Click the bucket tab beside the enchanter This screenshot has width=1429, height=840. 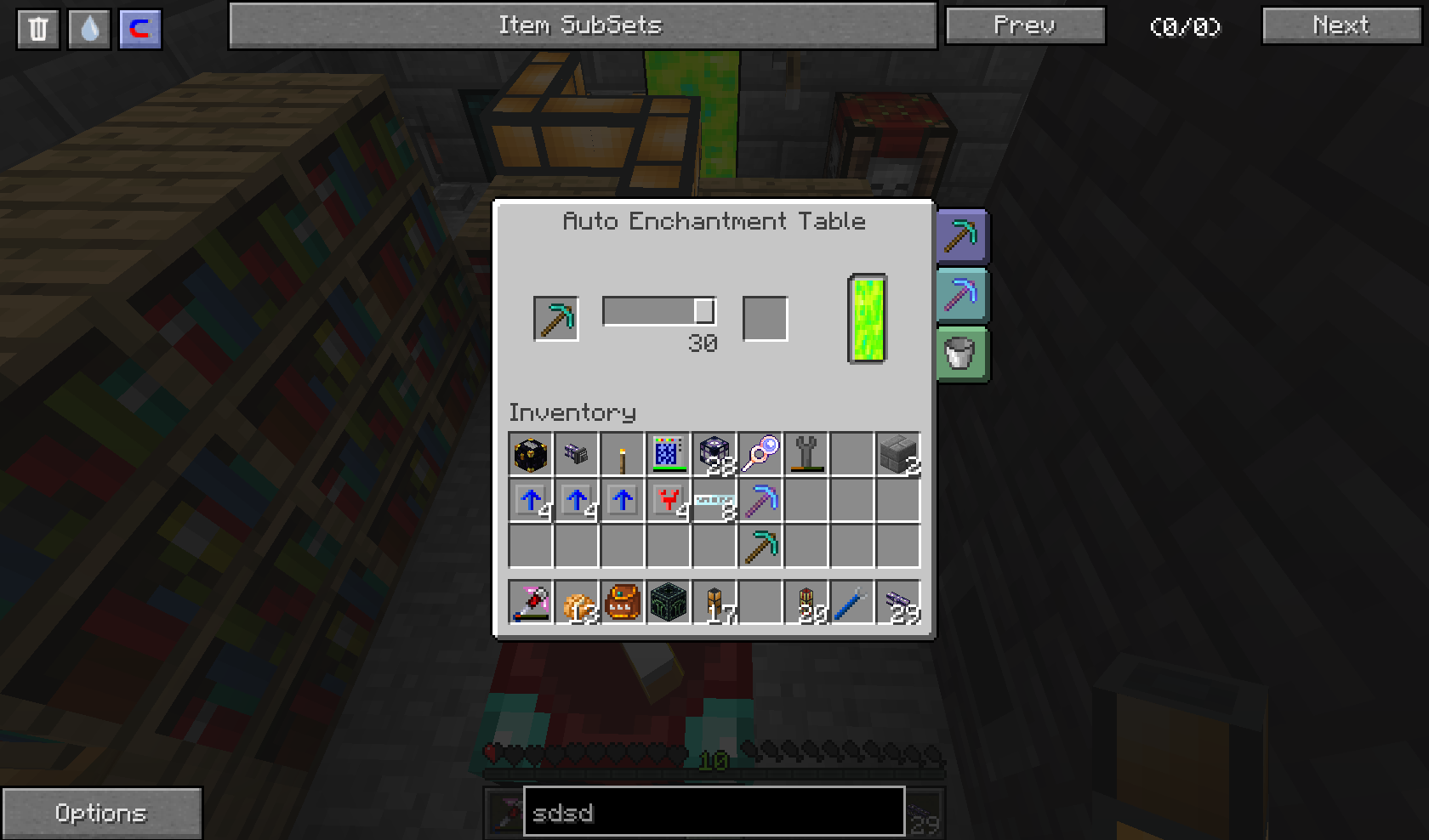click(x=961, y=354)
